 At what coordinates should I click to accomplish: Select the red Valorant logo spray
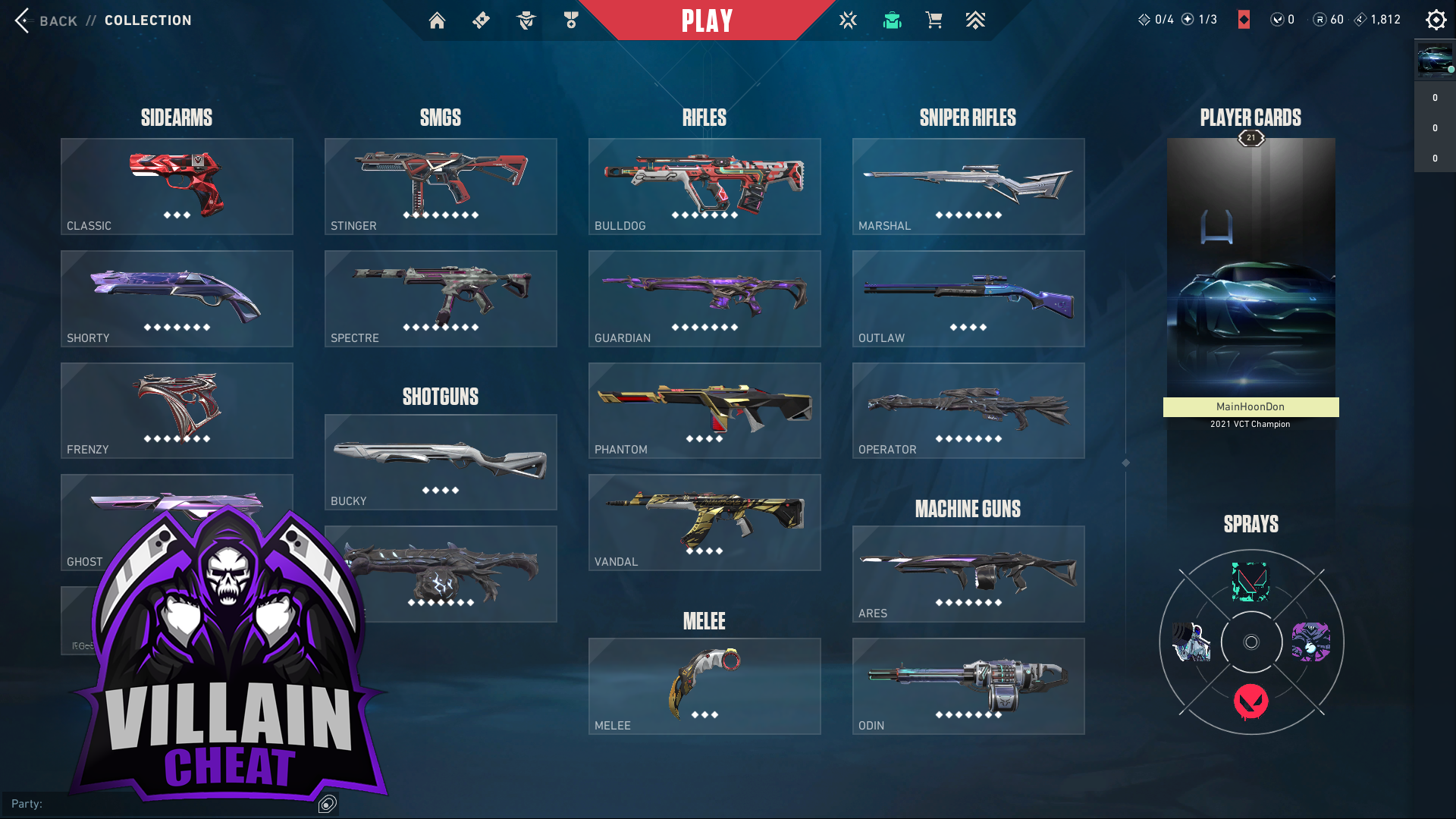pos(1251,701)
